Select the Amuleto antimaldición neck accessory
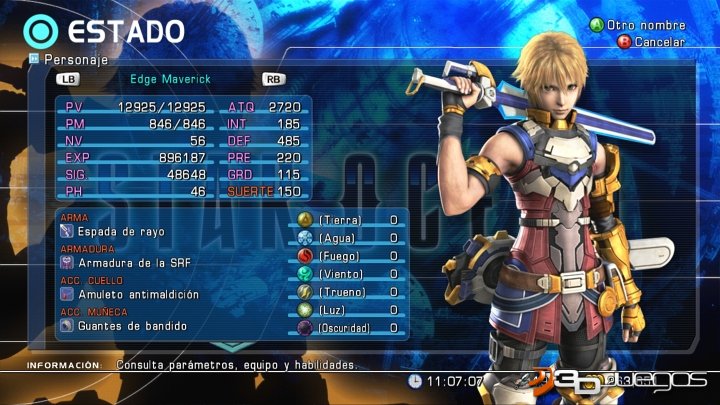Viewport: 720px width, 405px height. tap(138, 295)
